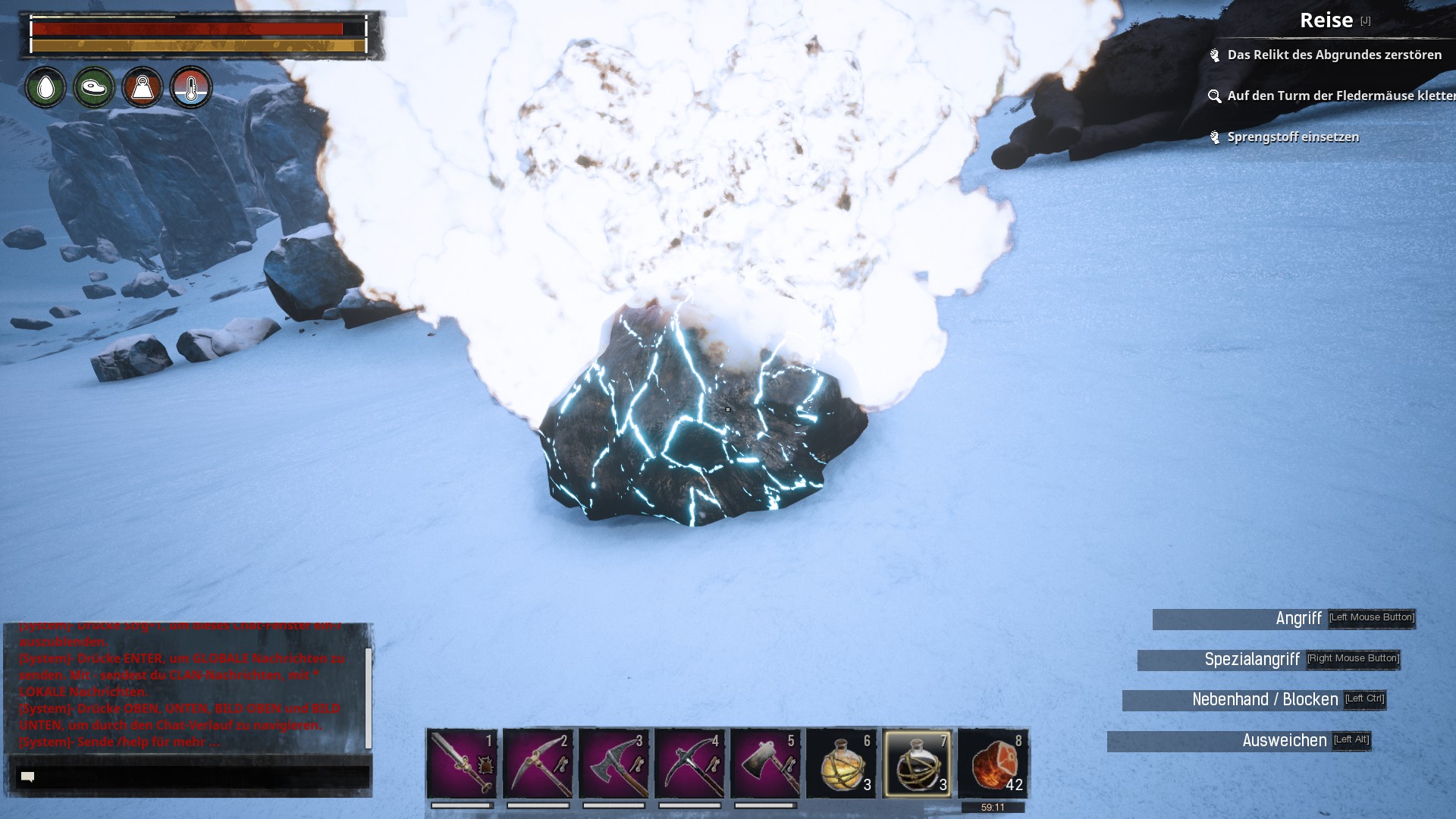The height and width of the screenshot is (819, 1456).
Task: Select objective 'Auf den Turm der Fledermäuse klettern'
Action: [1338, 96]
